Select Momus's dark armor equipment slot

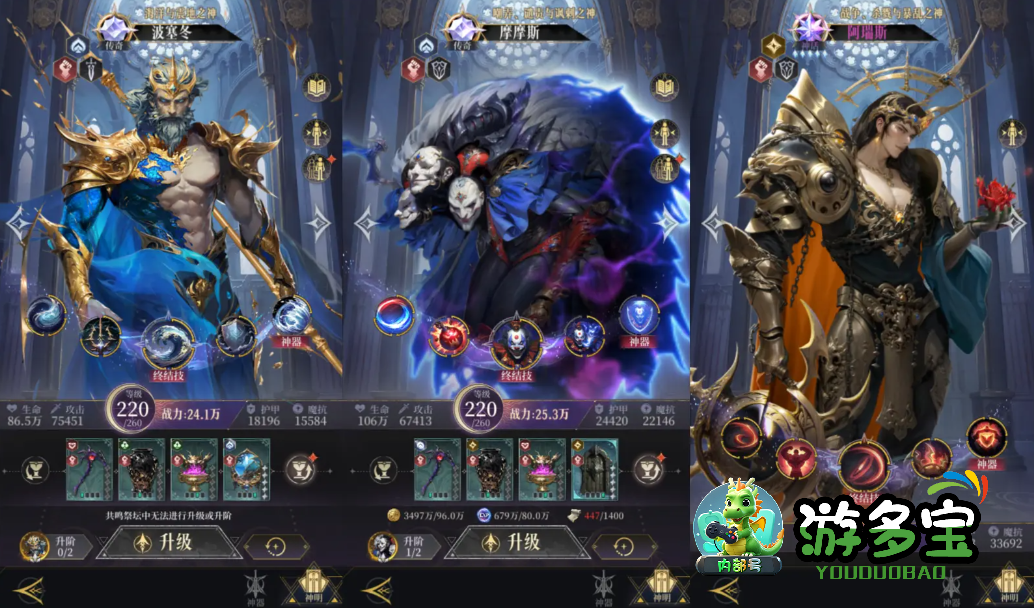coord(490,469)
